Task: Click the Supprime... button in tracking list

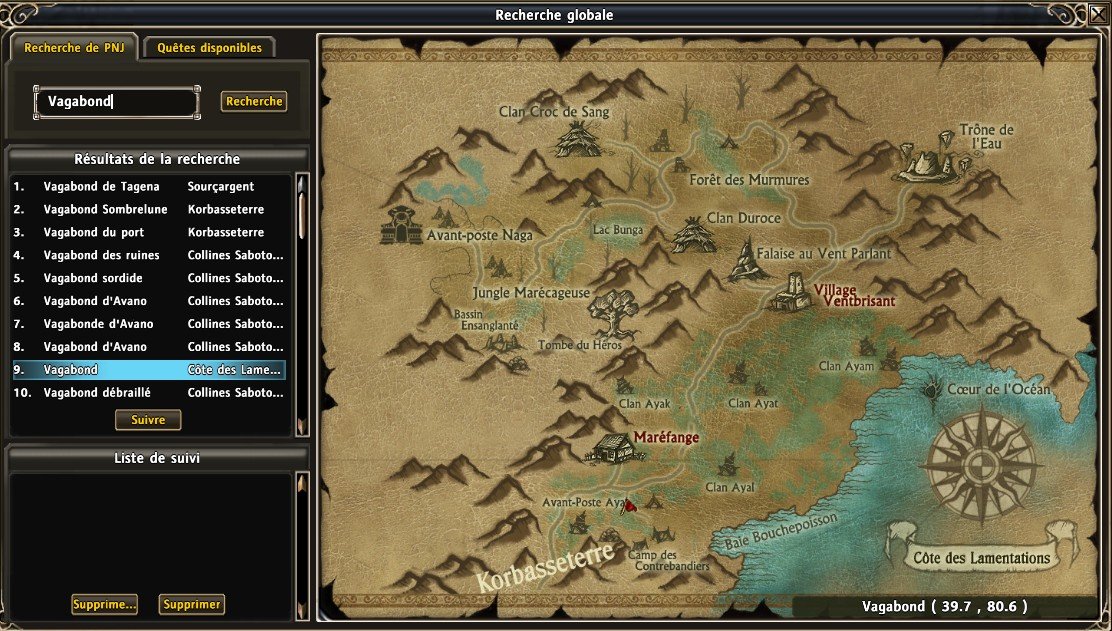Action: click(x=104, y=604)
